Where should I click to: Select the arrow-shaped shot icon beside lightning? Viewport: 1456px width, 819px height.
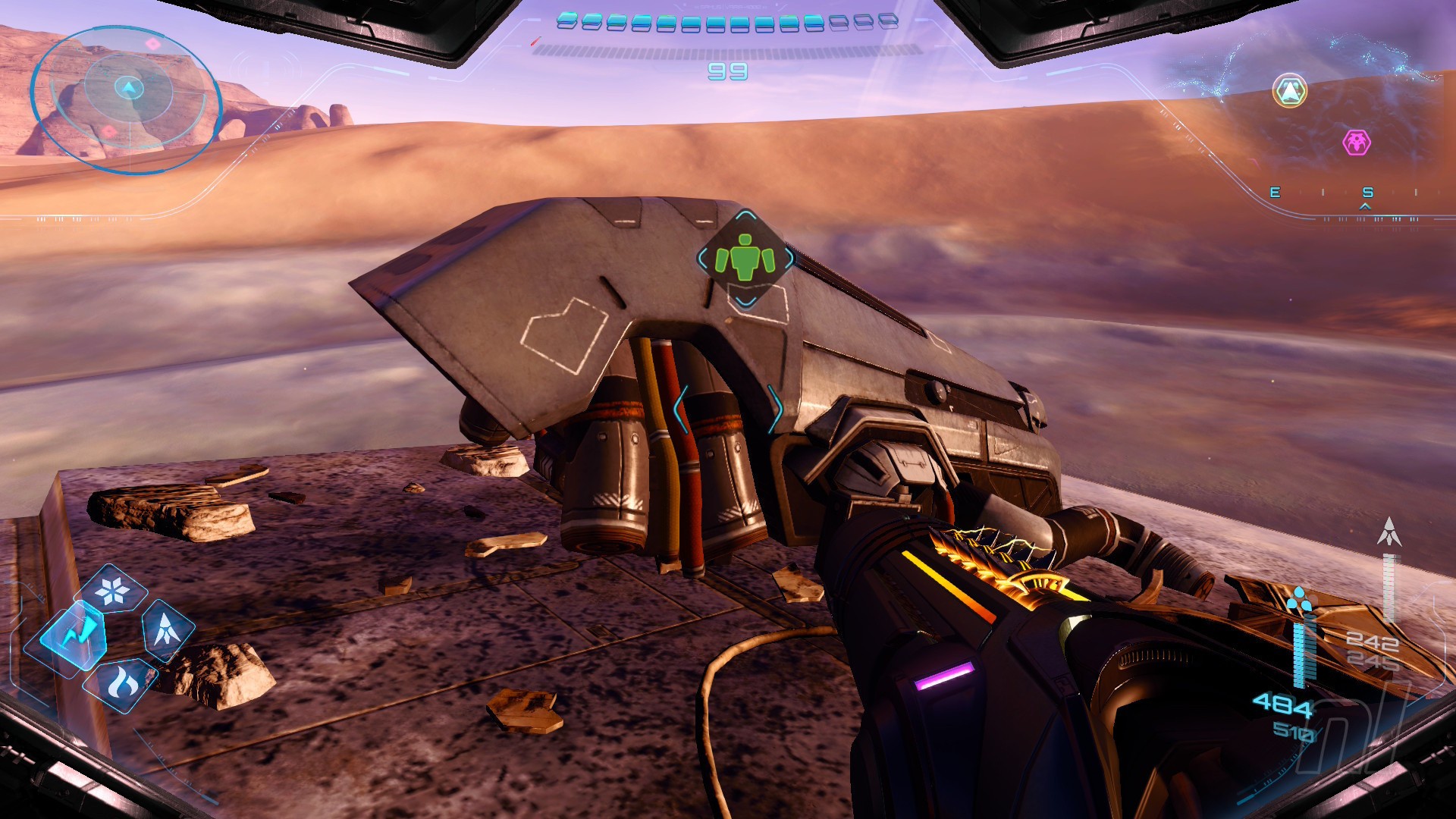click(165, 629)
